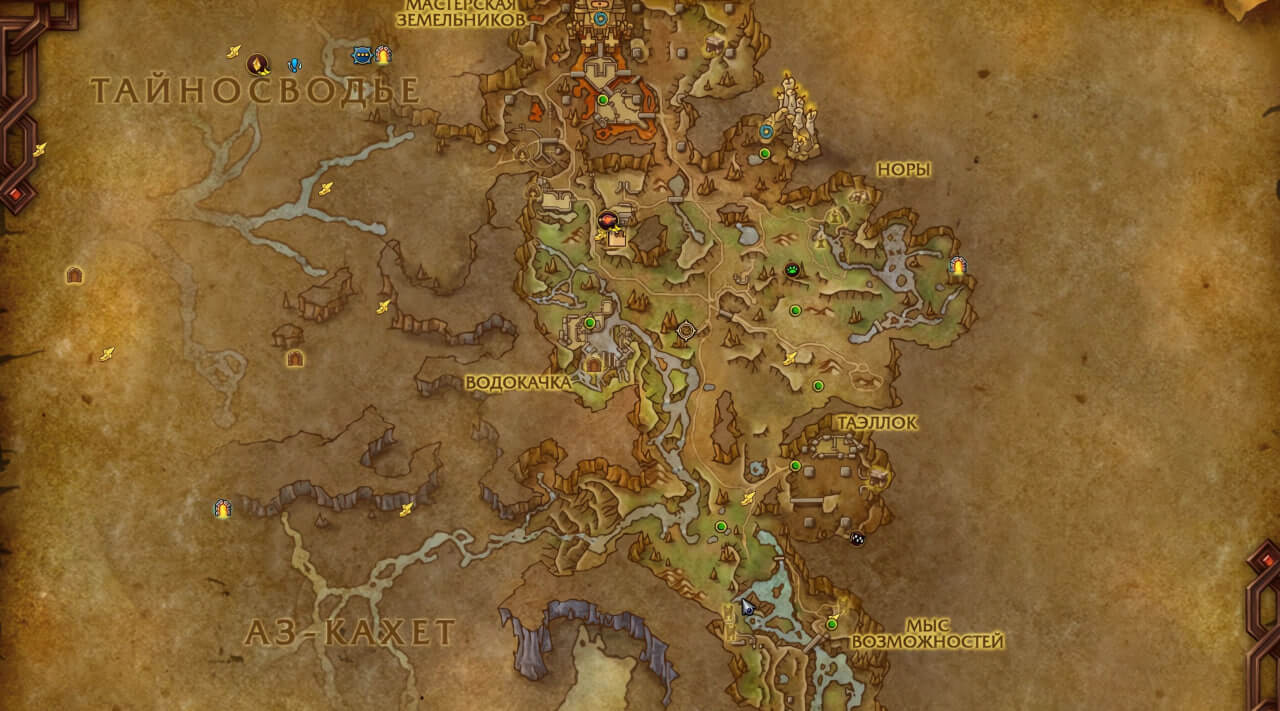Click the green dot at Мыс Возможностей
Viewport: 1280px width, 711px height.
(x=831, y=625)
